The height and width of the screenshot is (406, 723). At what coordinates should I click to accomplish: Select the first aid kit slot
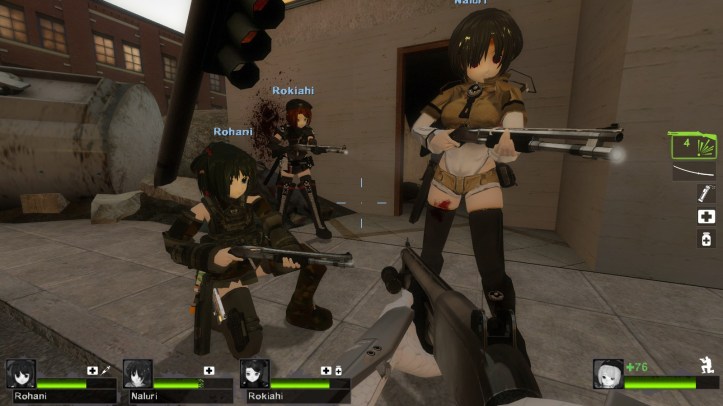[x=706, y=216]
